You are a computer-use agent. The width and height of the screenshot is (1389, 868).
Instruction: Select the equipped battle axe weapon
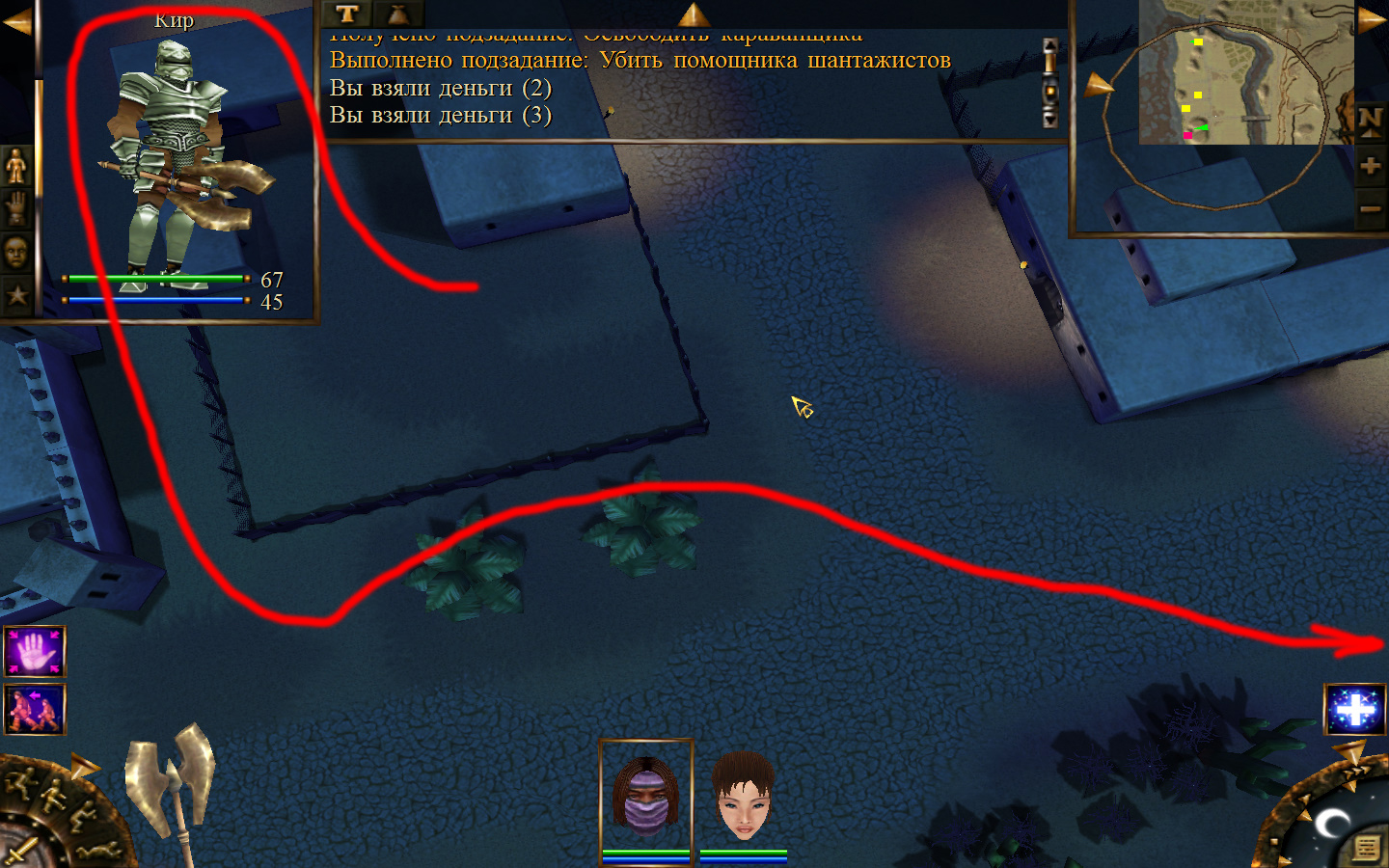click(x=171, y=786)
